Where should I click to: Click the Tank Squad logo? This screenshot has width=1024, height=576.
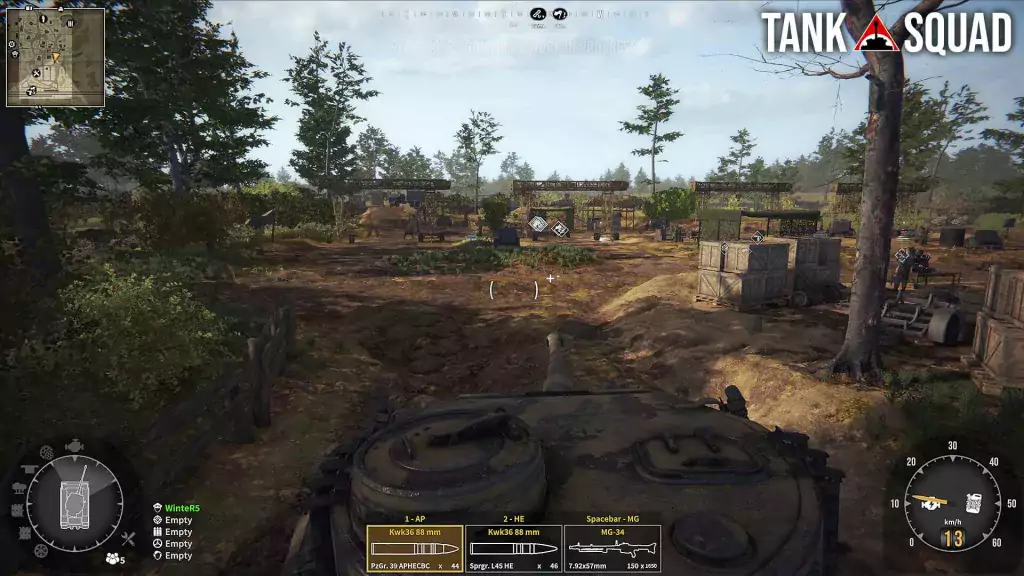point(886,33)
